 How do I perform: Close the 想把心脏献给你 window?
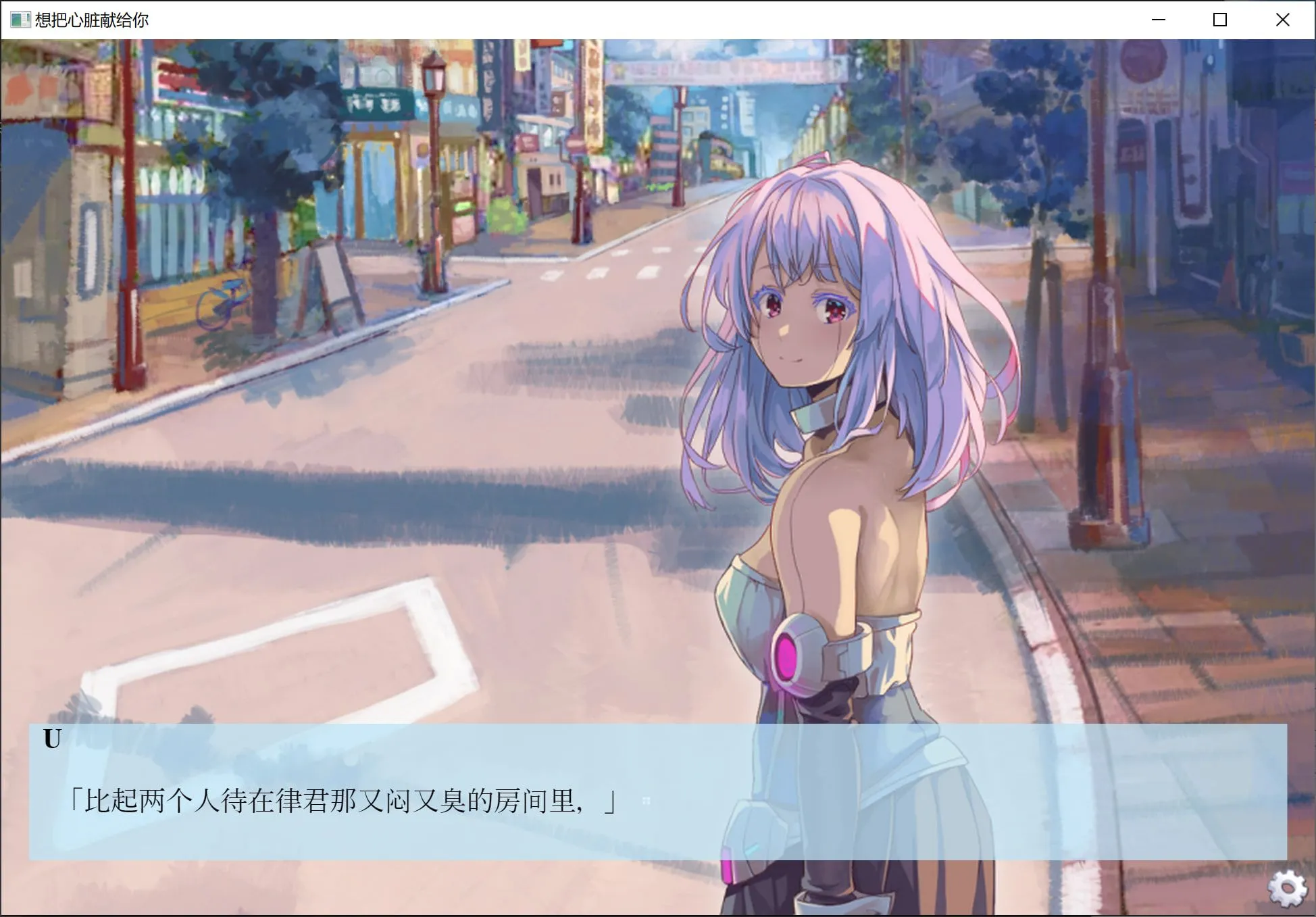(1282, 20)
